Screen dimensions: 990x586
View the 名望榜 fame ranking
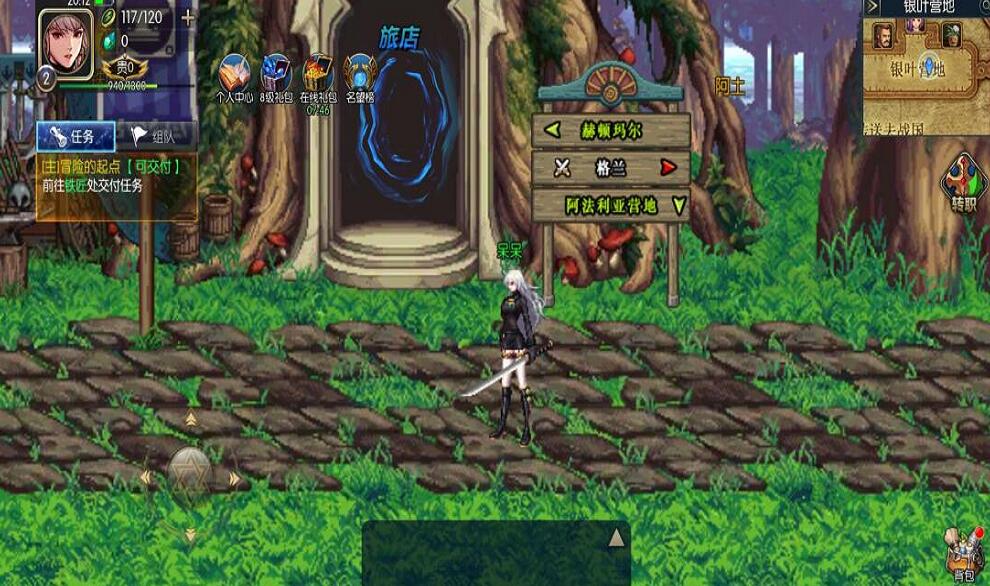pos(360,77)
